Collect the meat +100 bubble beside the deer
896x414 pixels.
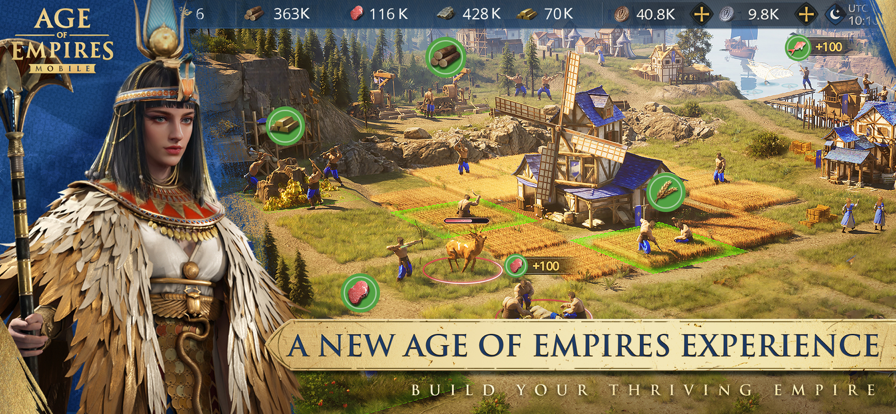click(x=516, y=266)
